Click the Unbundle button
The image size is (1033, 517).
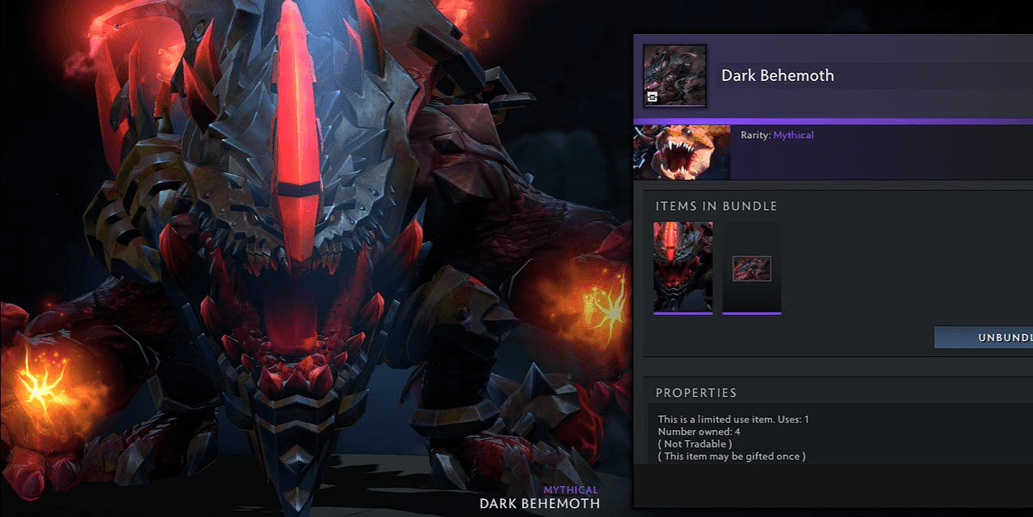click(985, 337)
